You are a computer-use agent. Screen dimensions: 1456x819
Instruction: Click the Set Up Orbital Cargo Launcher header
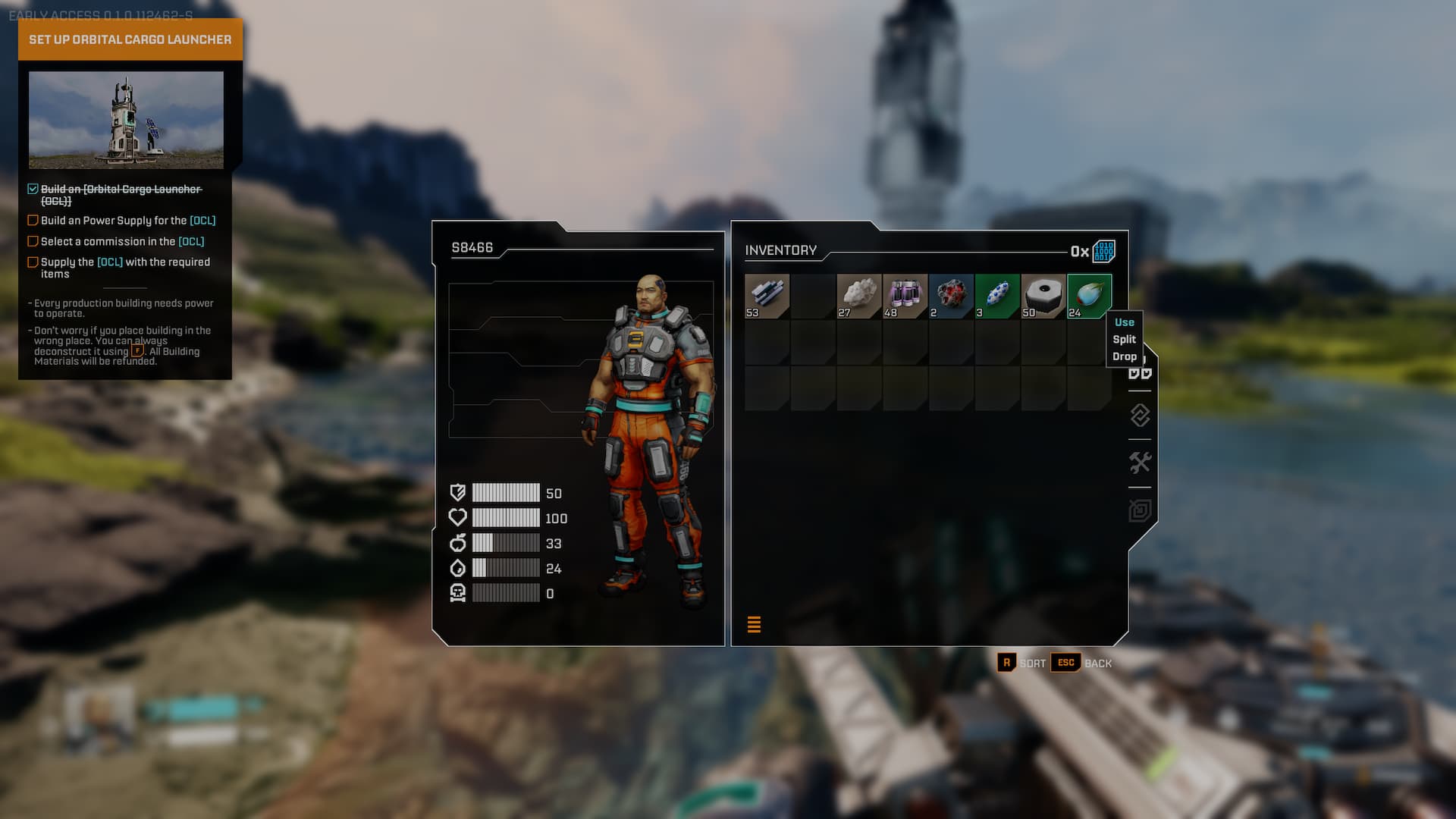130,39
